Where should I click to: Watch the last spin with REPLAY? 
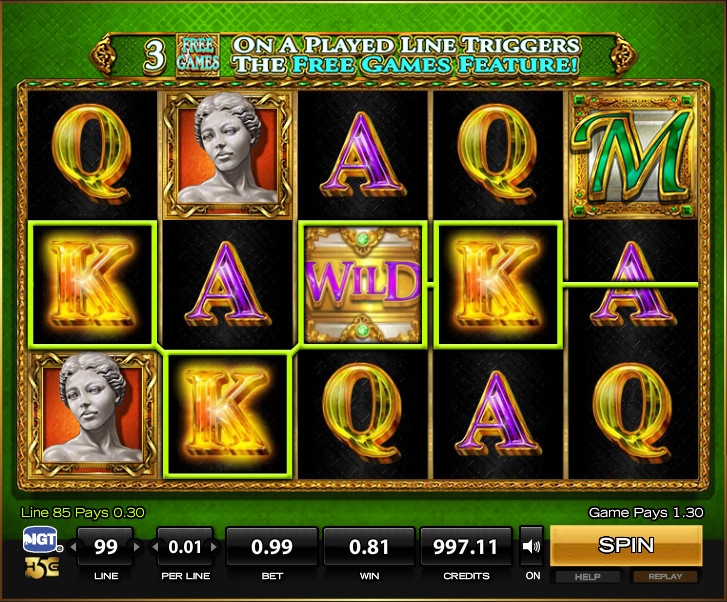point(665,577)
